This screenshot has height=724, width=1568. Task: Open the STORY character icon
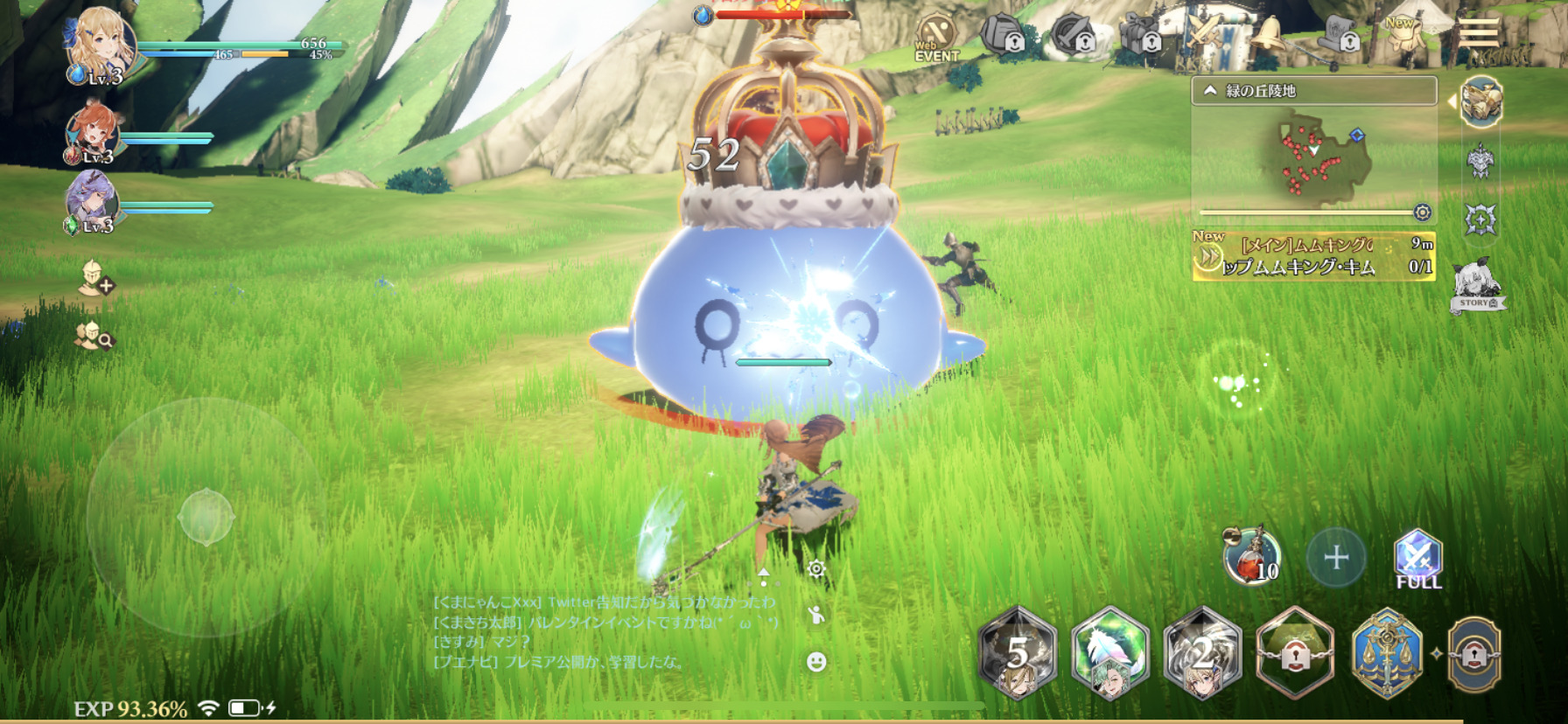1476,286
